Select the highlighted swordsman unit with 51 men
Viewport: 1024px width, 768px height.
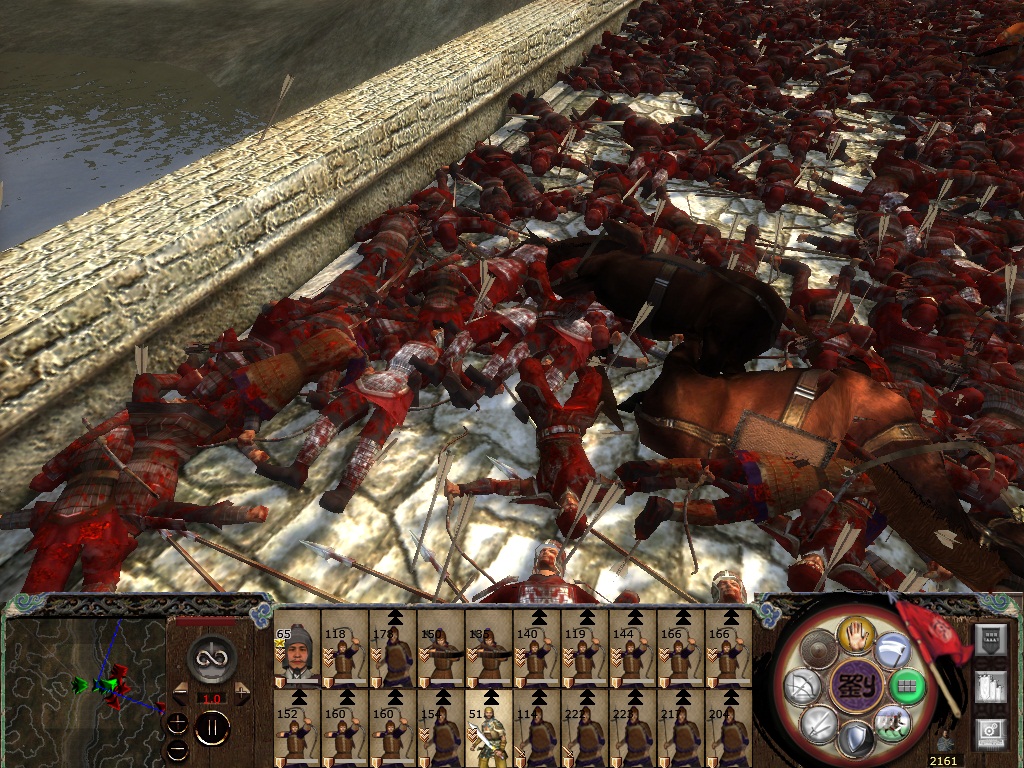coord(489,727)
